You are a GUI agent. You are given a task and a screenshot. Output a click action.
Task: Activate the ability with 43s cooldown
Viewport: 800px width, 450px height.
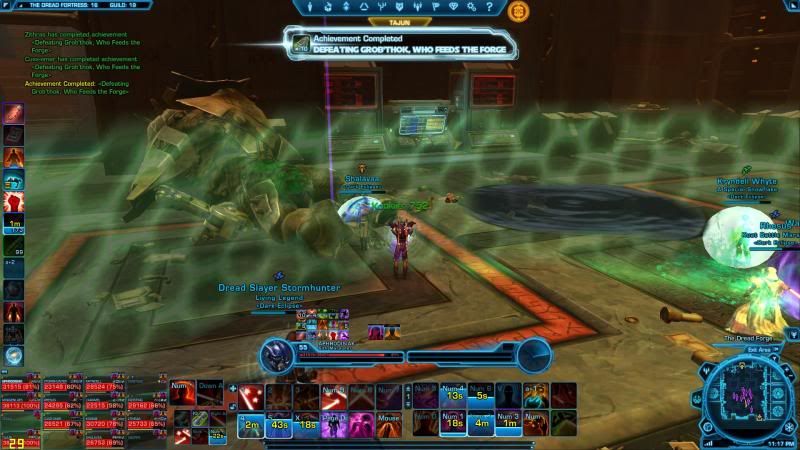[279, 423]
